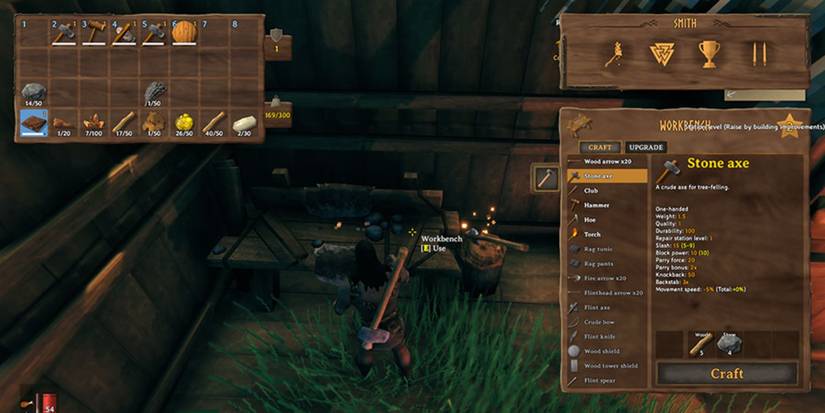This screenshot has height=413, width=825.
Task: Select the hammer in hotbar slot 3
Action: coord(94,33)
